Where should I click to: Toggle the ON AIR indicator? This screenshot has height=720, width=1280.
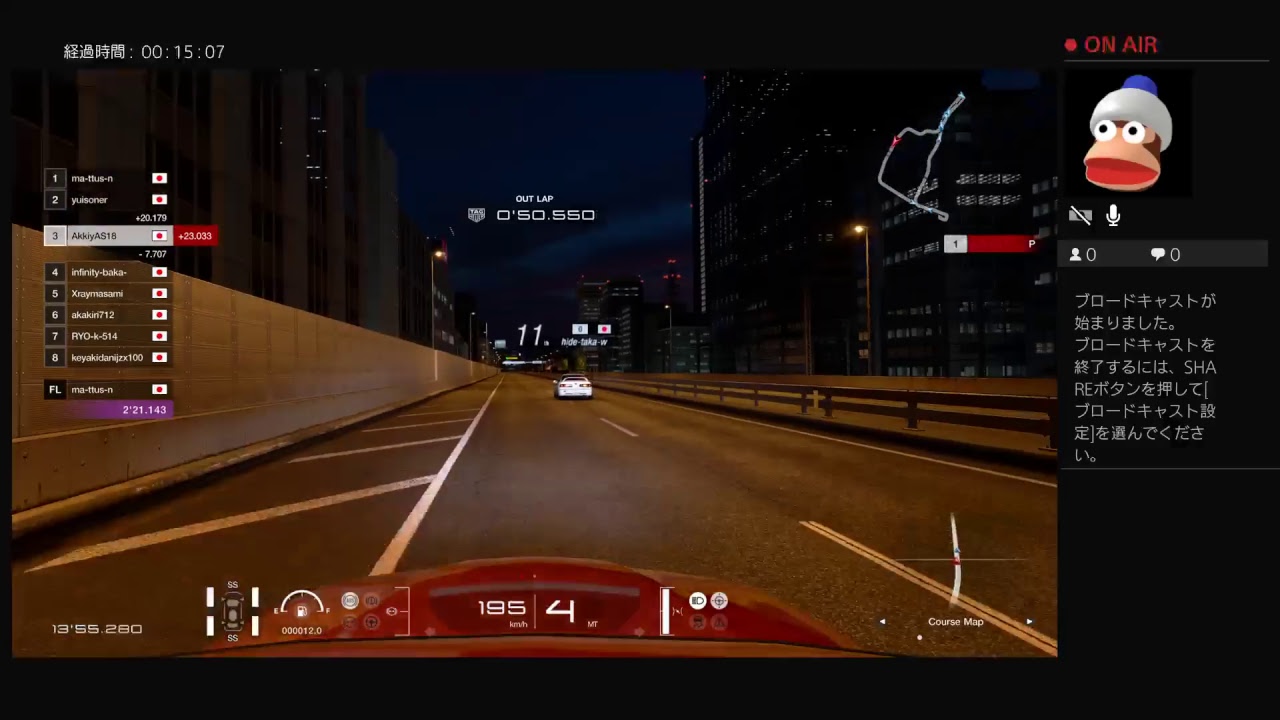[x=1111, y=44]
